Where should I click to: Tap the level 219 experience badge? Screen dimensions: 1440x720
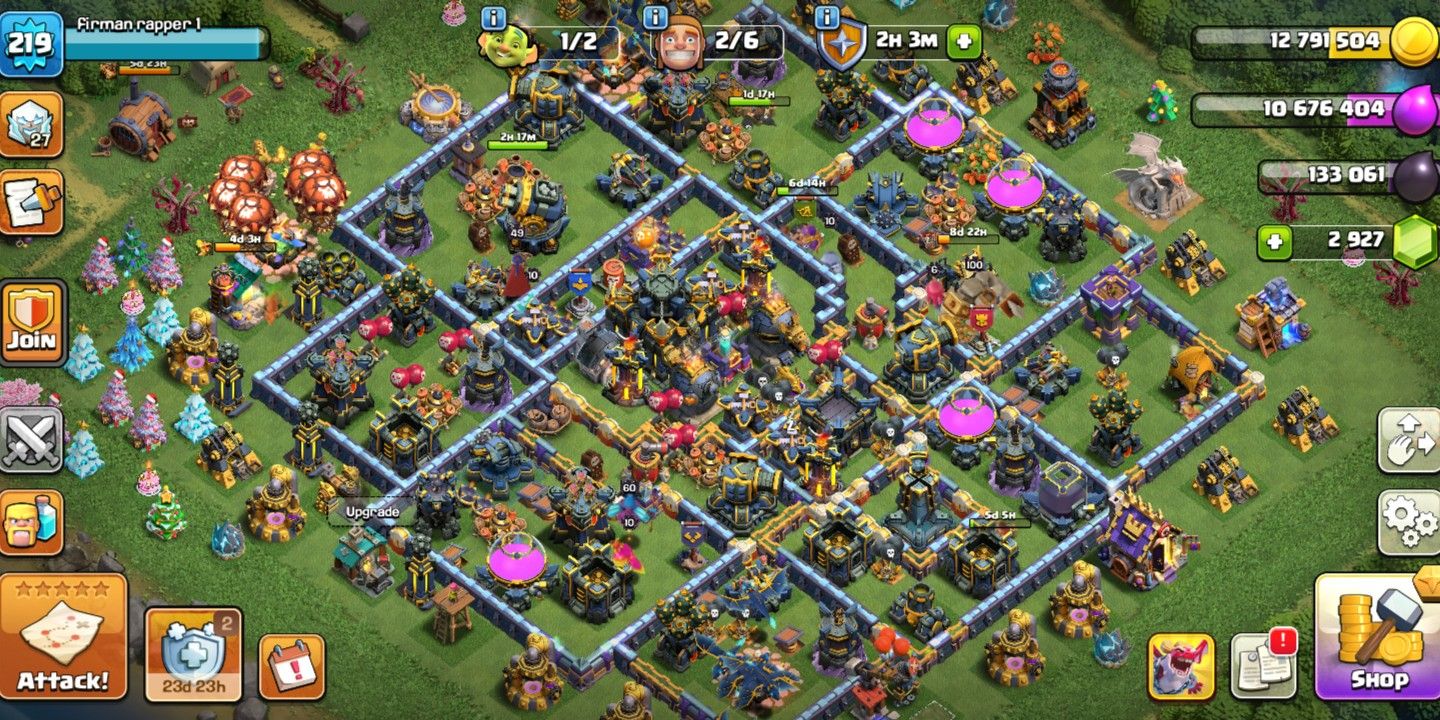(32, 40)
